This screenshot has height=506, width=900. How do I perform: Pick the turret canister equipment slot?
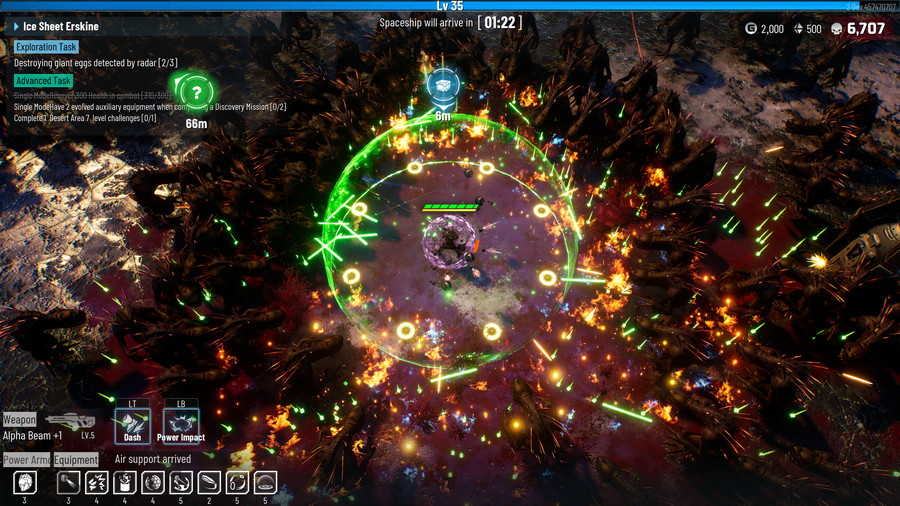click(125, 483)
